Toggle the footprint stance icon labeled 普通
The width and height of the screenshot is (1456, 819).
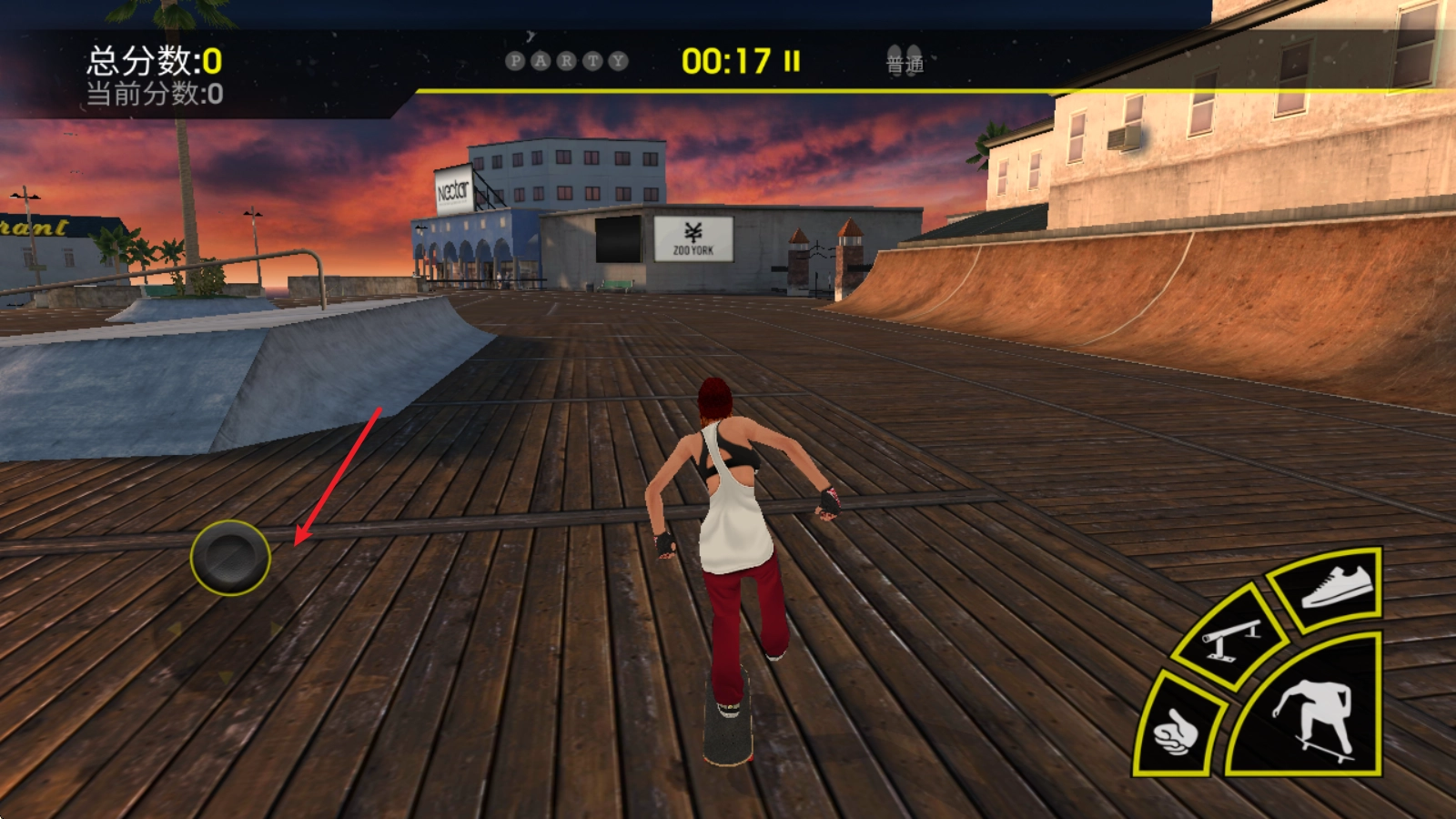[905, 60]
